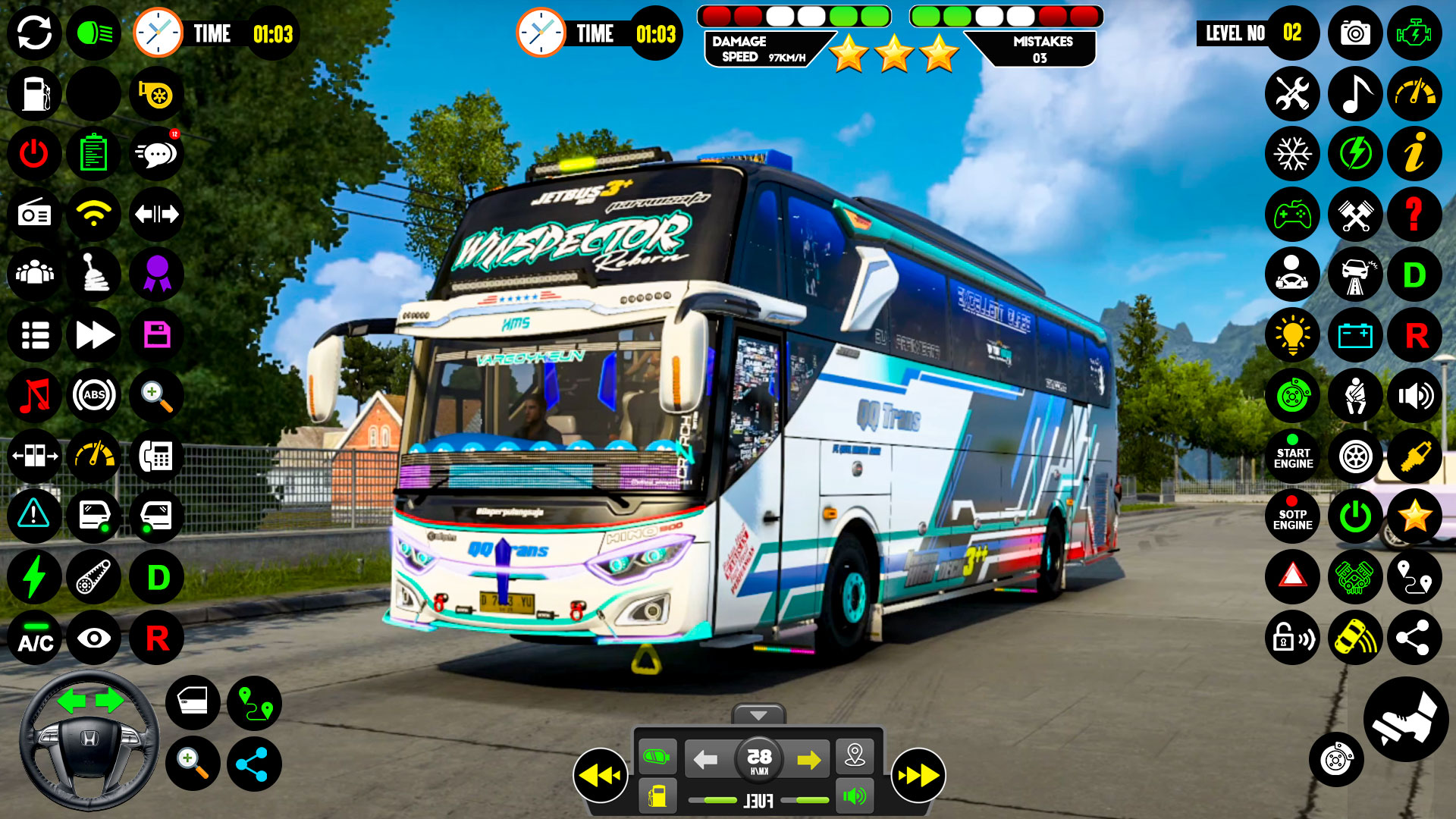
Task: Collapse the bottom HUD with the arrow
Action: click(x=757, y=714)
